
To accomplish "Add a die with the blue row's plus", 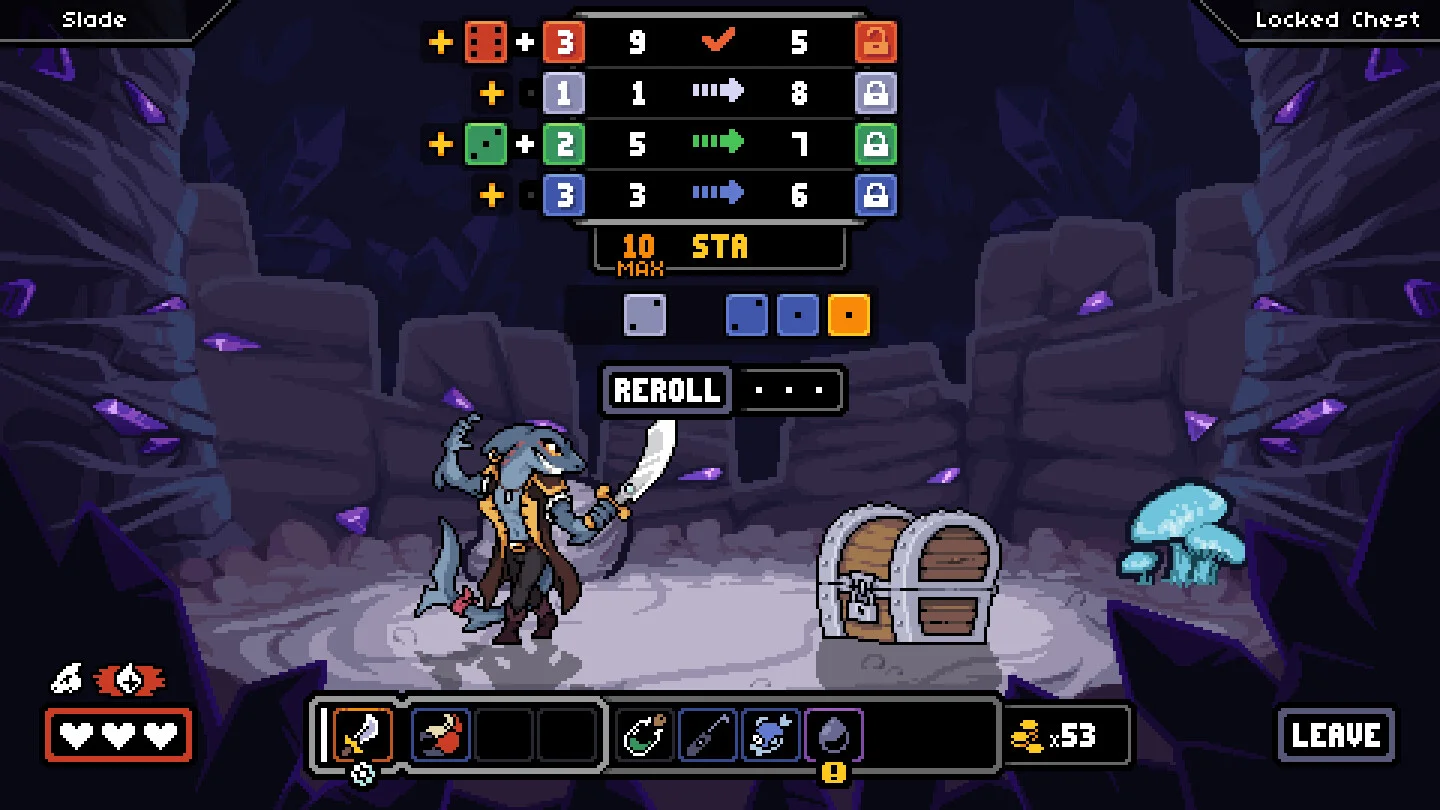I will (x=492, y=195).
